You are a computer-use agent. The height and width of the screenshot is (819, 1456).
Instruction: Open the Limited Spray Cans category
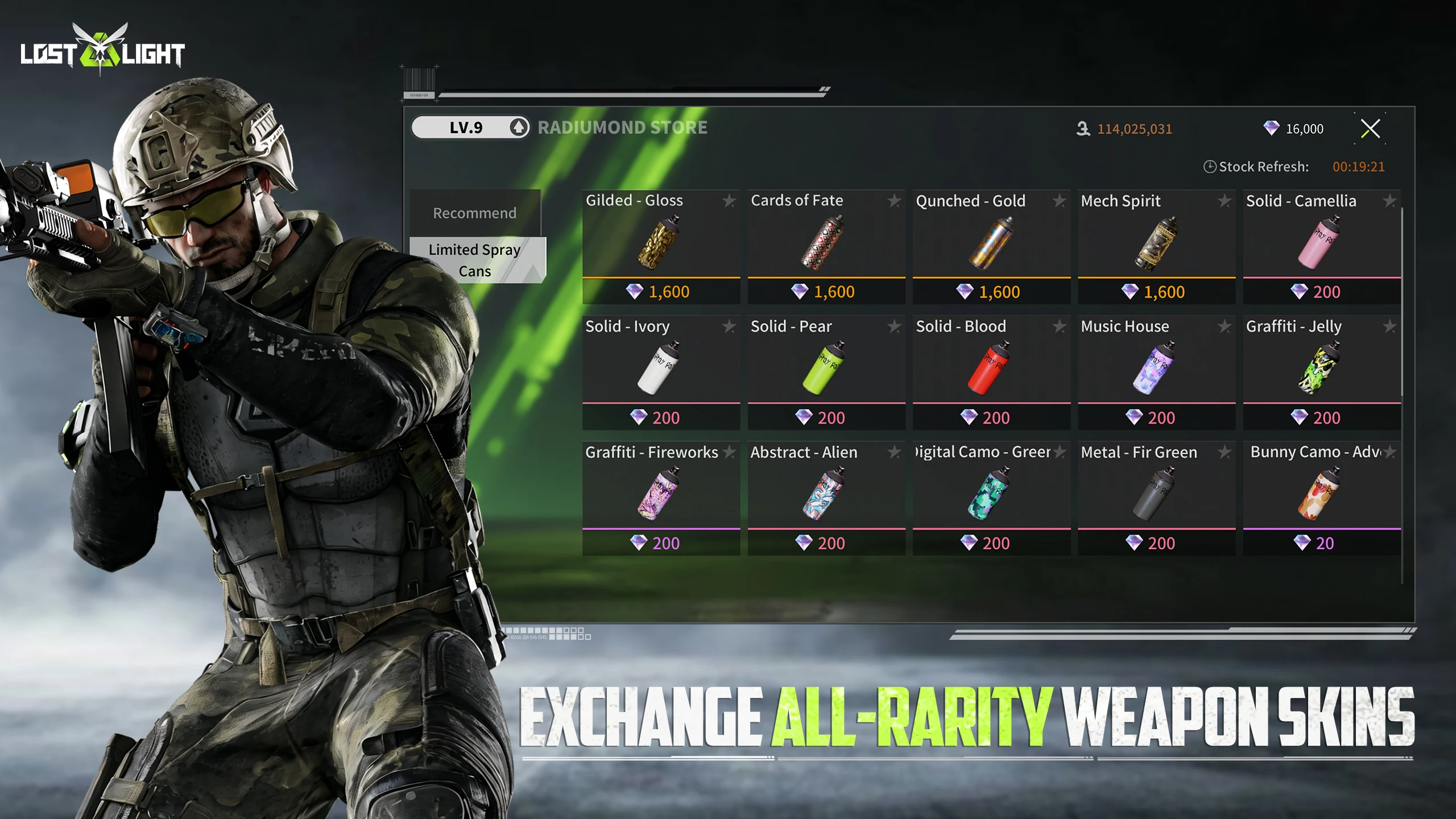click(x=474, y=260)
